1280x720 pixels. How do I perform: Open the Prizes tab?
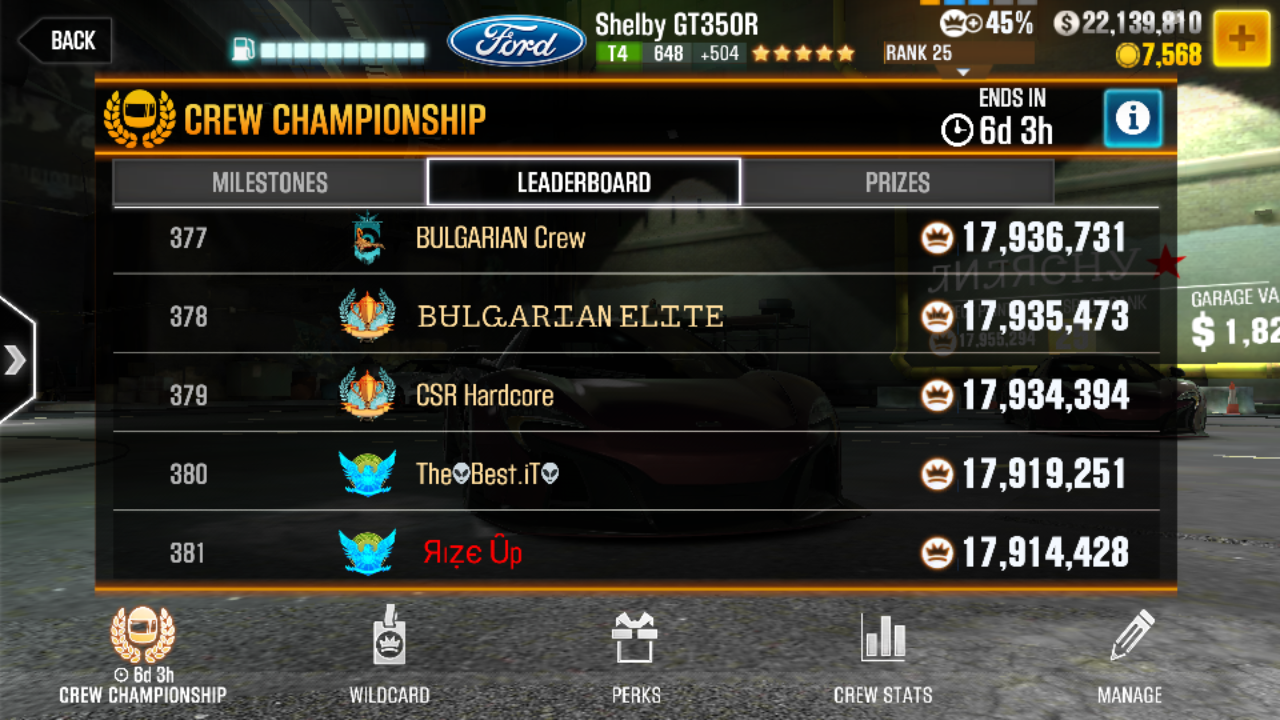tap(898, 182)
